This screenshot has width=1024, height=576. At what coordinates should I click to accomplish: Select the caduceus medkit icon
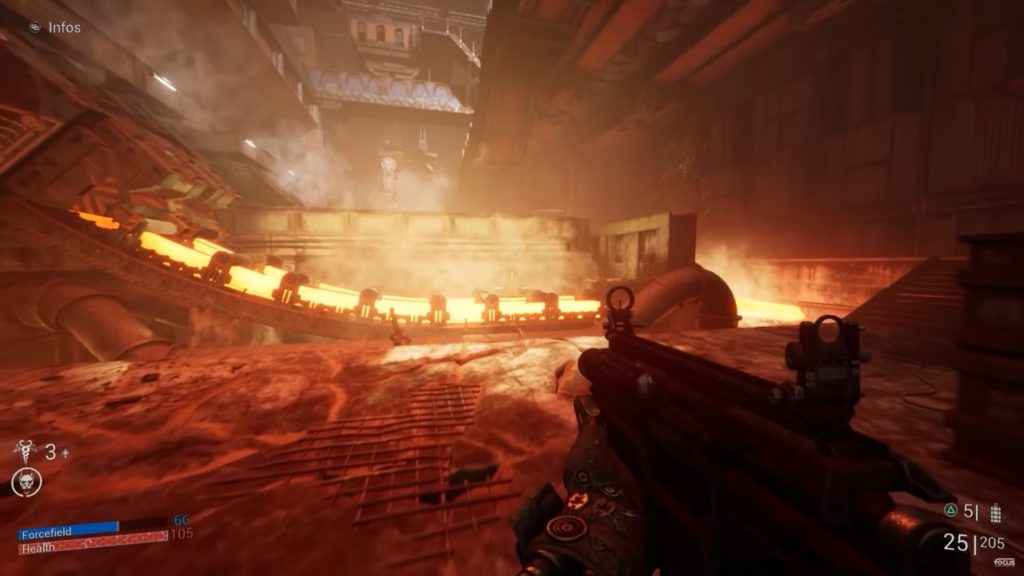pos(25,452)
